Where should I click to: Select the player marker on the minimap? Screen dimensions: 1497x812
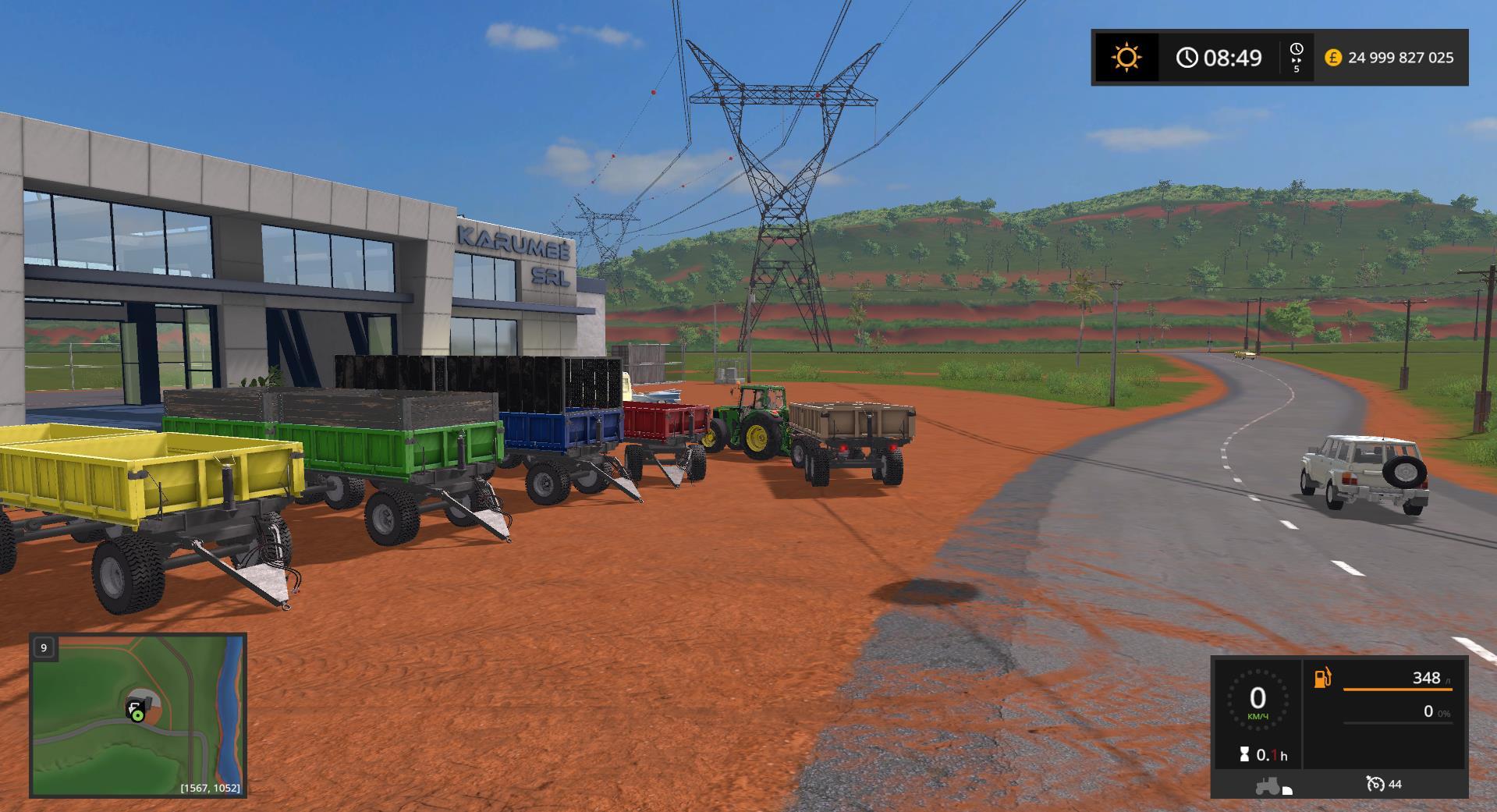coord(137,712)
